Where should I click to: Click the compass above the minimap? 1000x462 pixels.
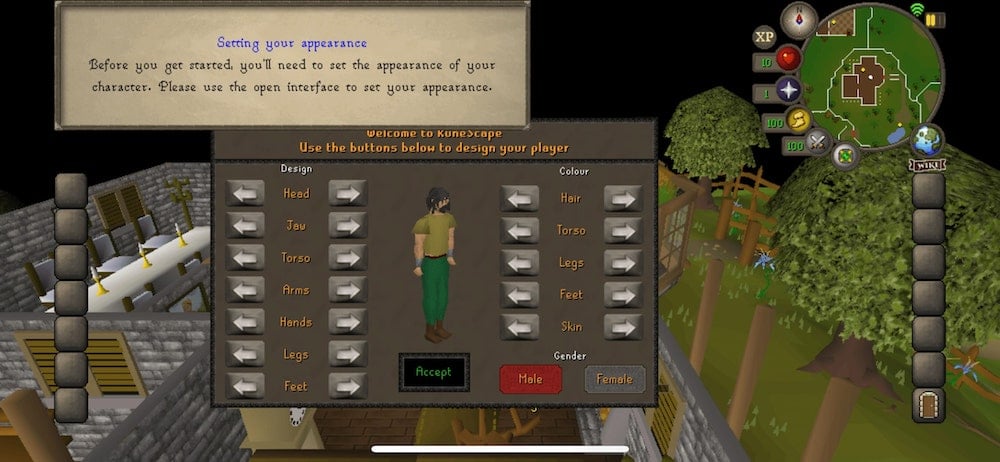(799, 20)
